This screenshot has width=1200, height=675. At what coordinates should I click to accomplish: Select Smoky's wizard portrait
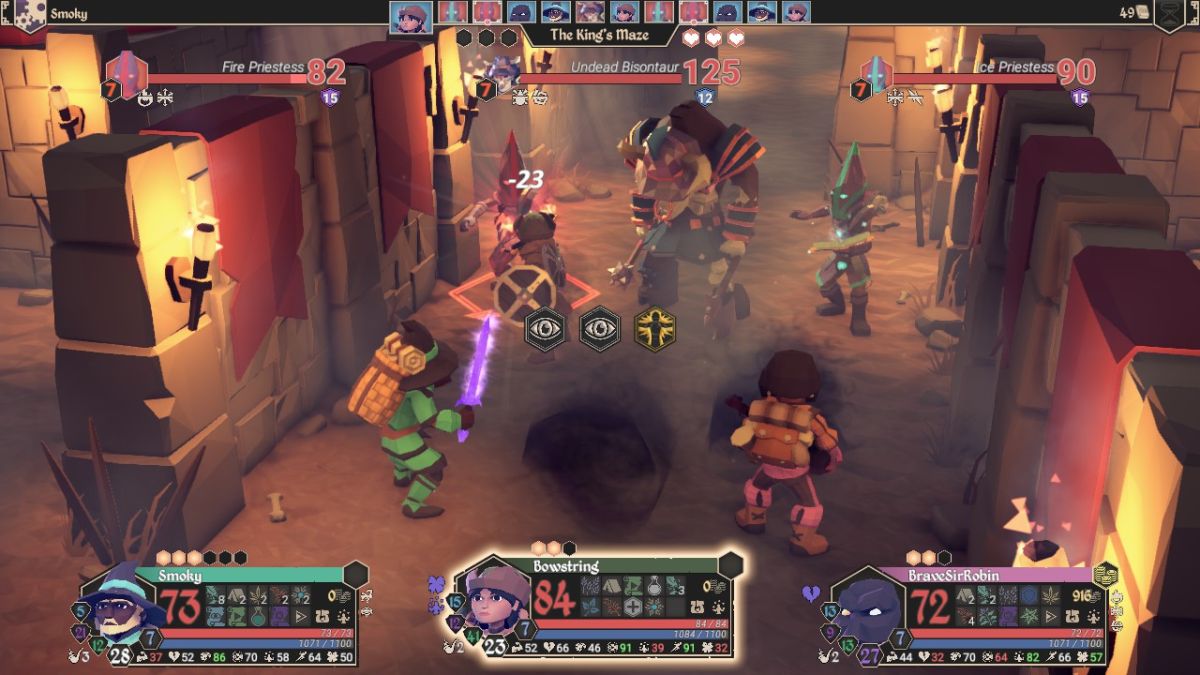pyautogui.click(x=114, y=603)
